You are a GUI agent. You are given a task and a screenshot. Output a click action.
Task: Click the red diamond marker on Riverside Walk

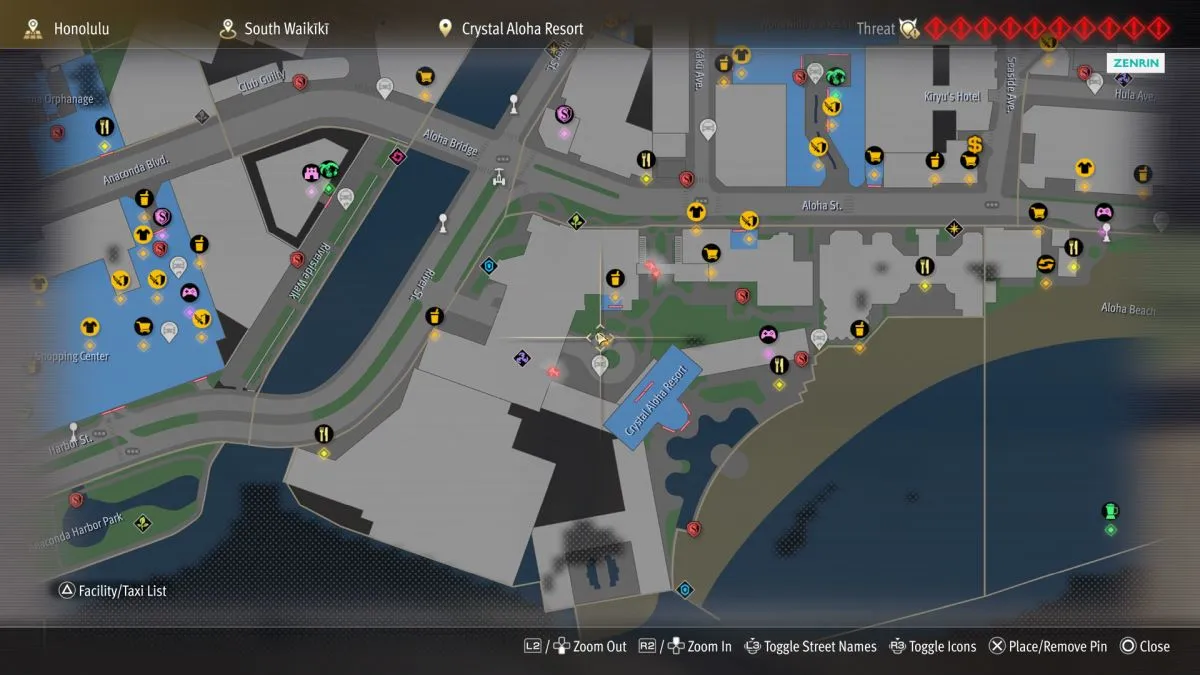[399, 156]
